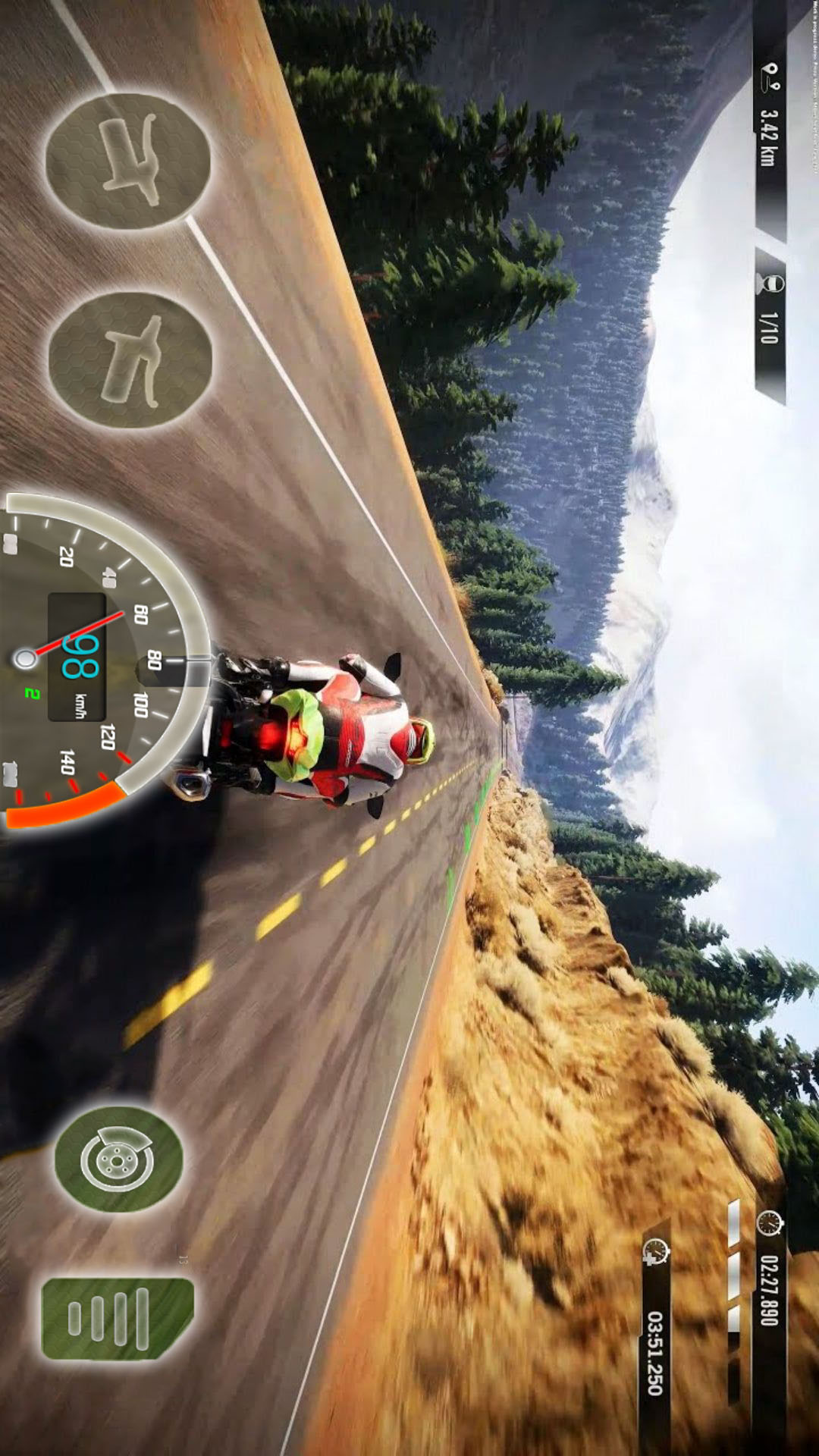Hit the green throttle bars button
Screen dimensions: 819x1456
(117, 1318)
